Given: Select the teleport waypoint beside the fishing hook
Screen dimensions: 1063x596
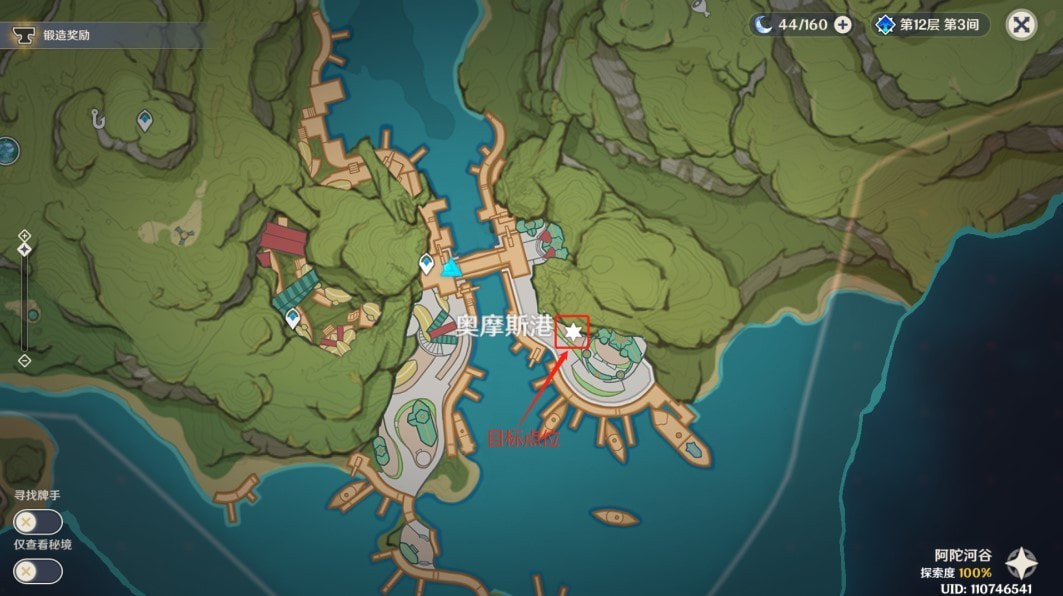Looking at the screenshot, I should click(145, 120).
